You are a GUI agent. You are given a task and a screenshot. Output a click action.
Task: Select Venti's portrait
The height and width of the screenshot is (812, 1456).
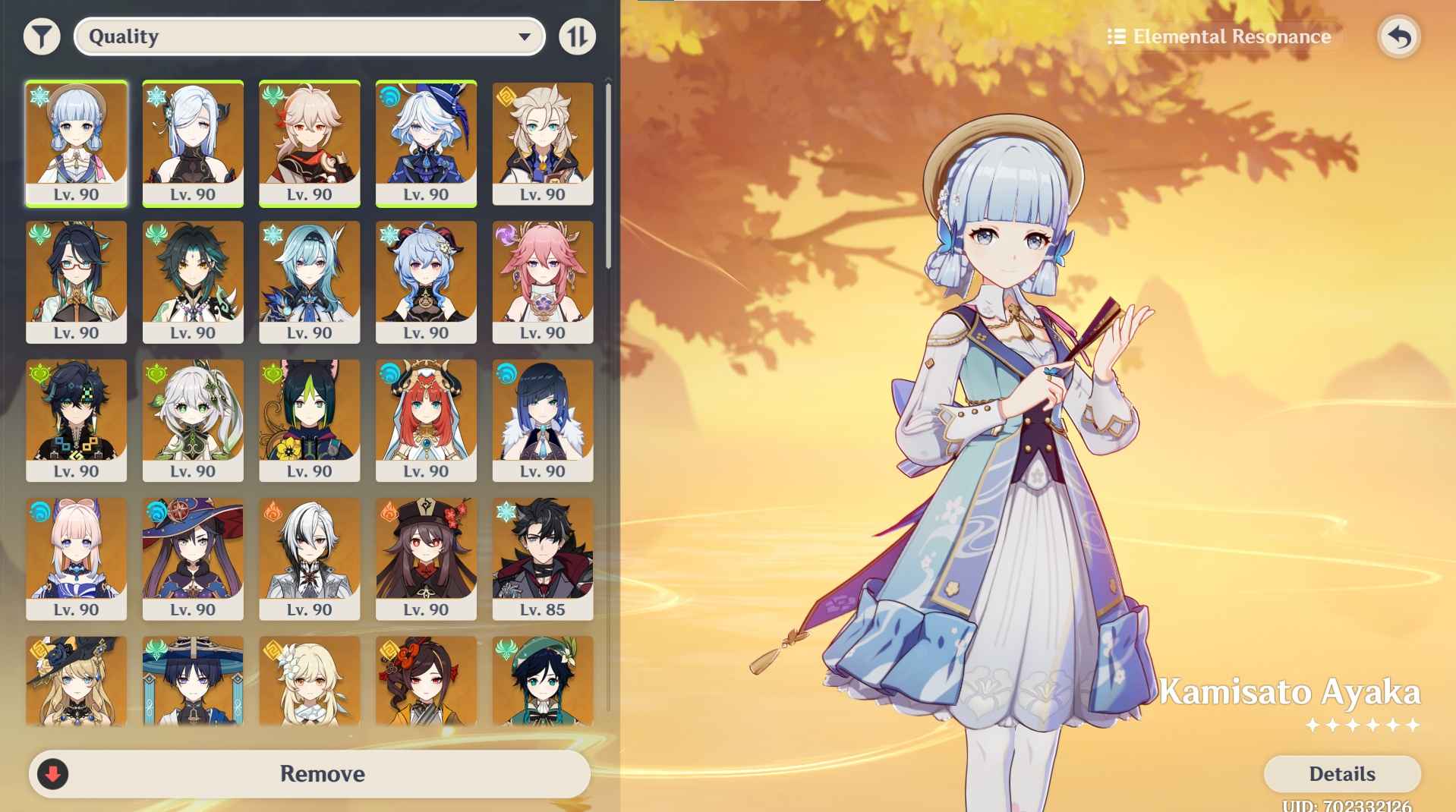pos(543,683)
